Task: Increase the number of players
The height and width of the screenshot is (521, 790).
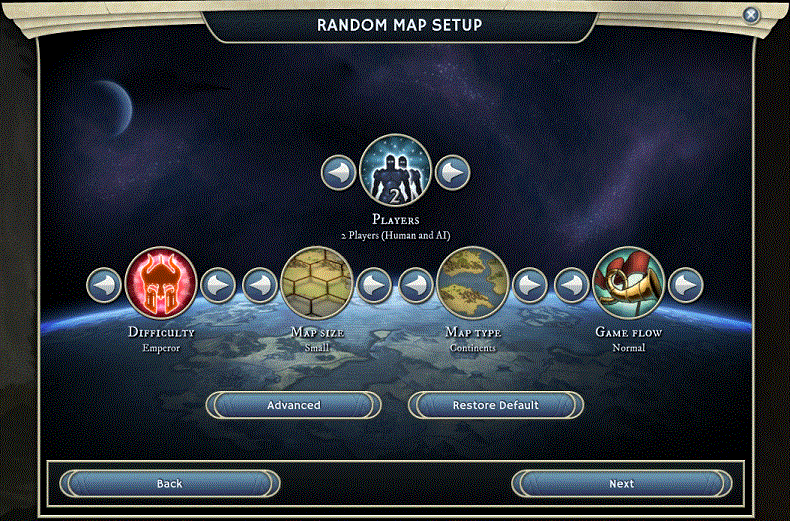Action: coord(453,172)
